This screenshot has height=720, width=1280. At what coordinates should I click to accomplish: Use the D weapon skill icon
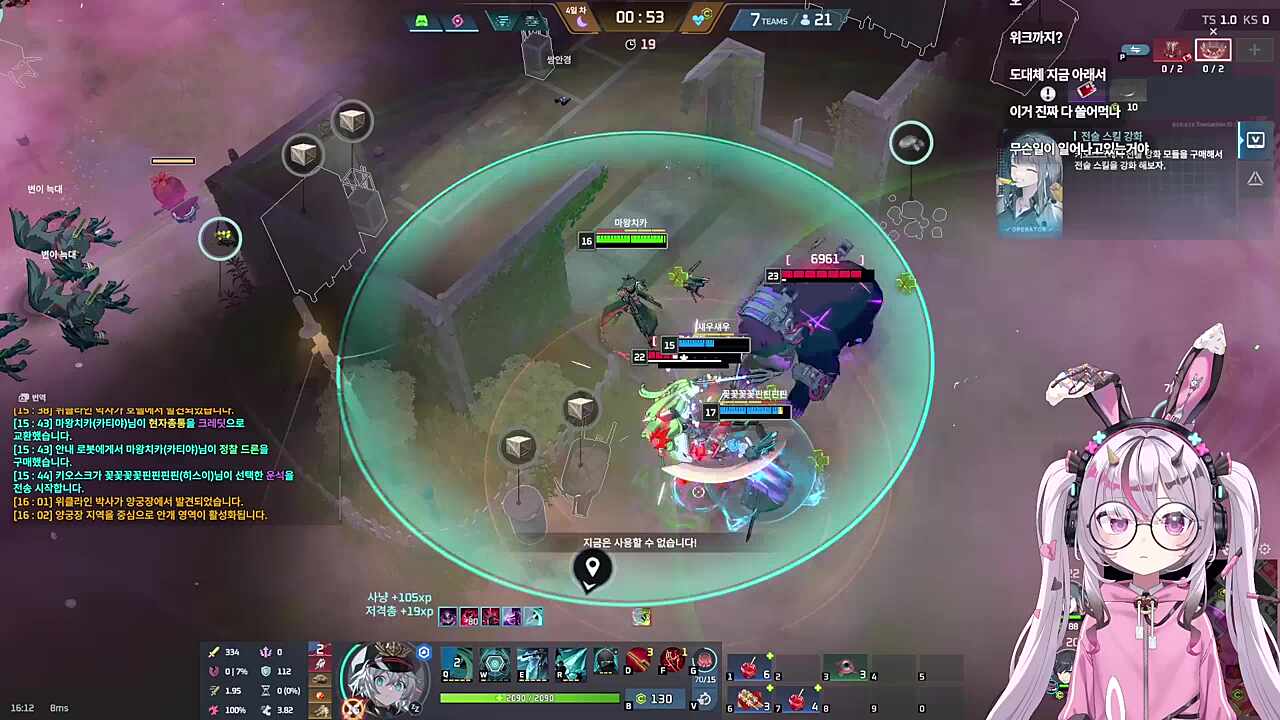[x=638, y=661]
